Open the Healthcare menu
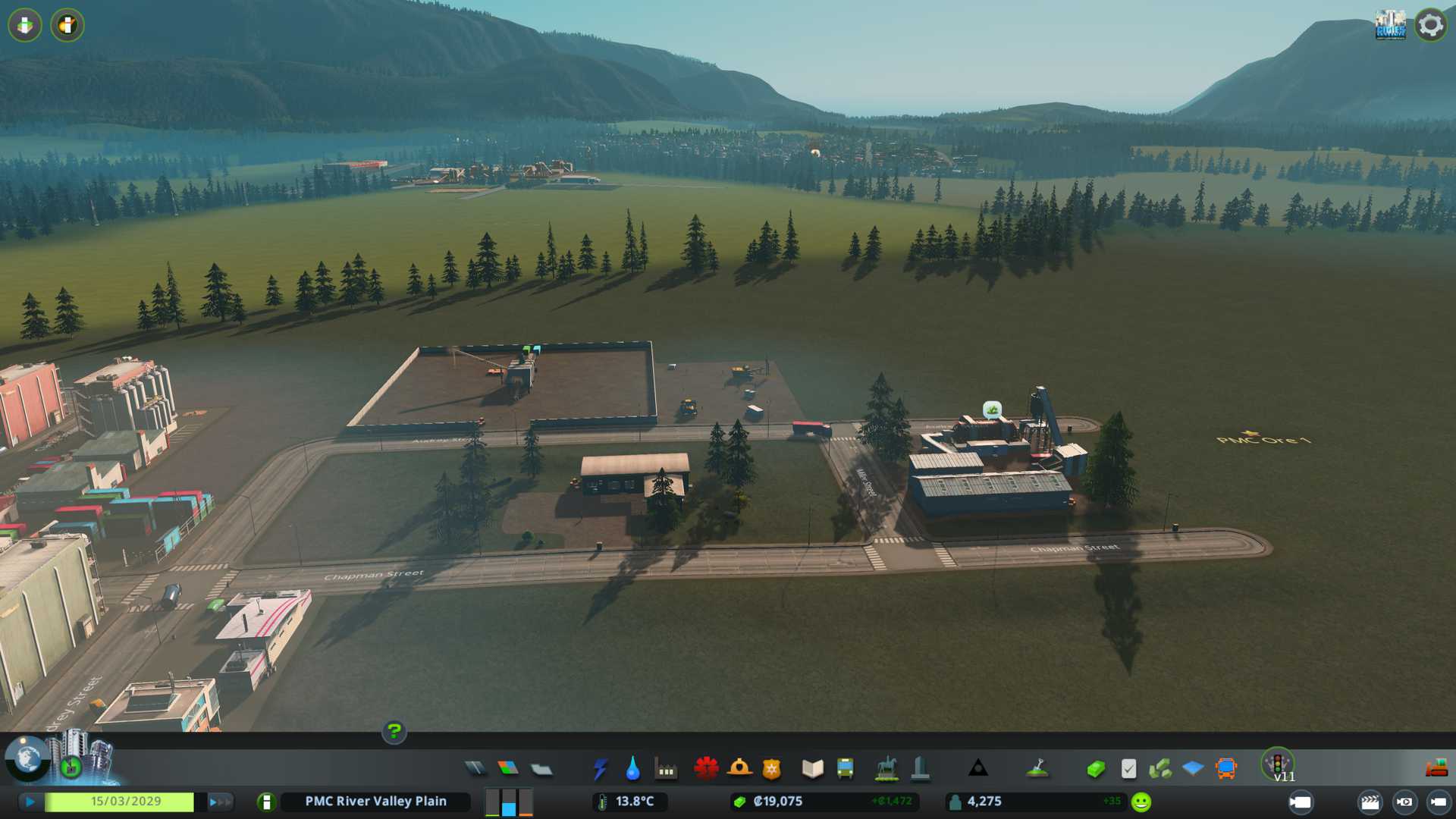 [706, 769]
